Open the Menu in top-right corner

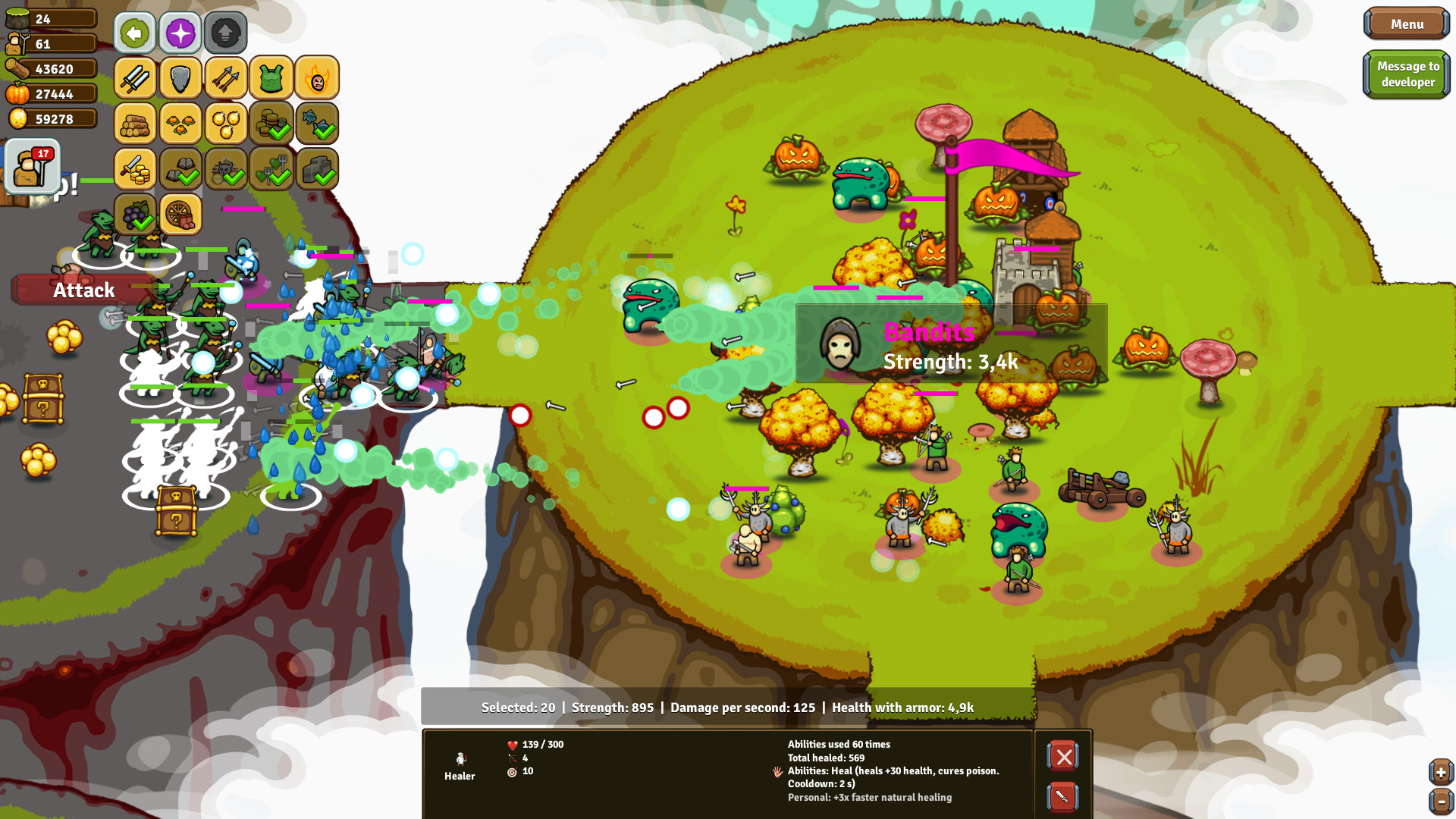(1407, 24)
